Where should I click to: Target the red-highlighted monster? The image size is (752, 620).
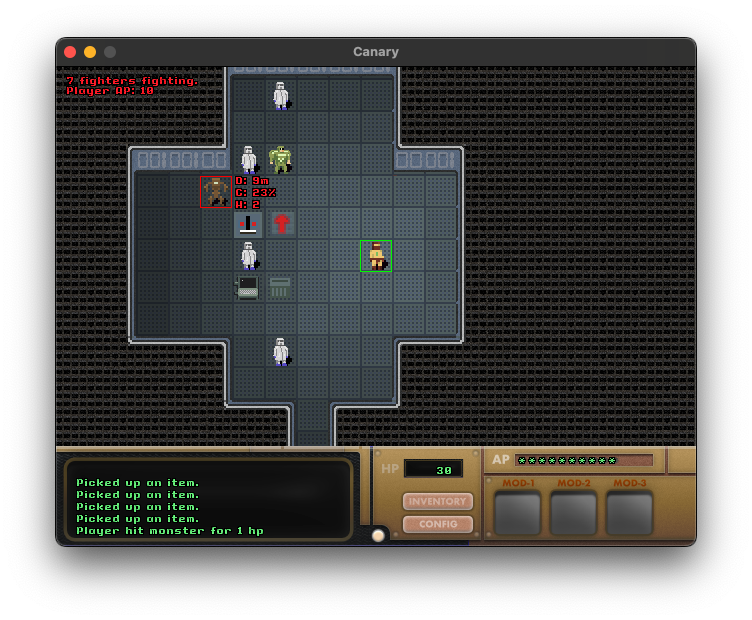[216, 191]
